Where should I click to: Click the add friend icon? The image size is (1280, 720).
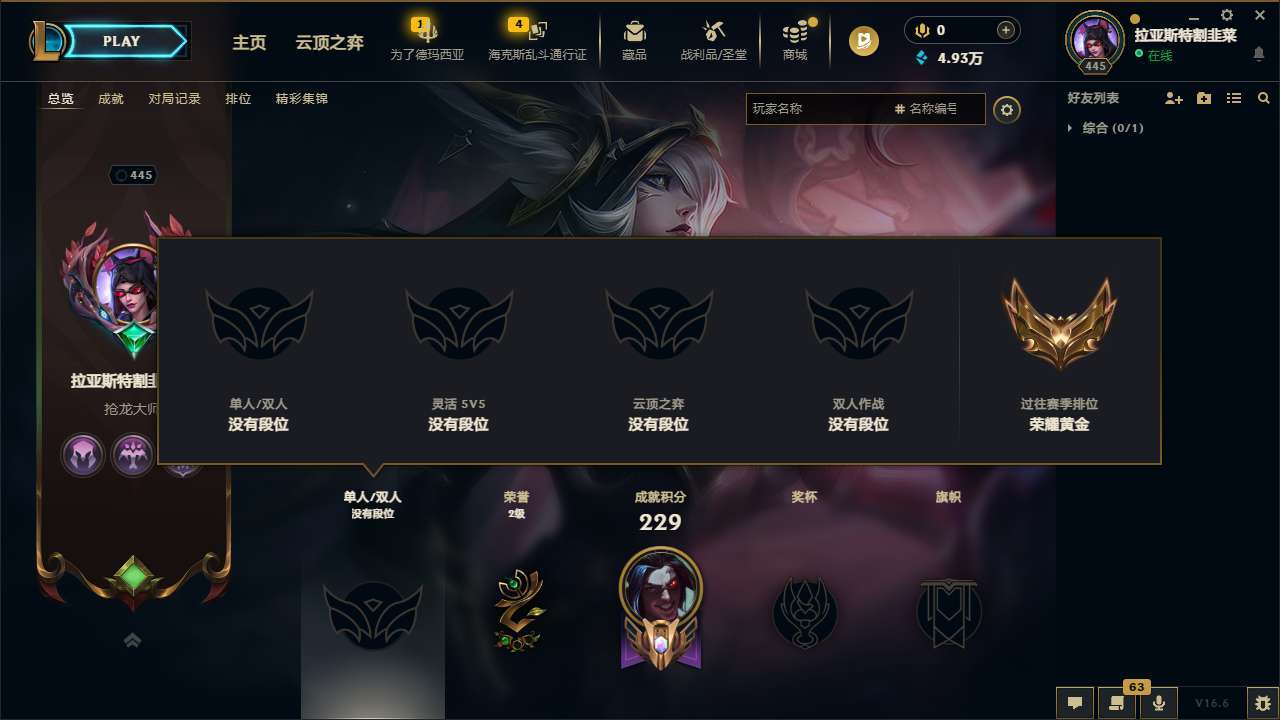point(1174,98)
